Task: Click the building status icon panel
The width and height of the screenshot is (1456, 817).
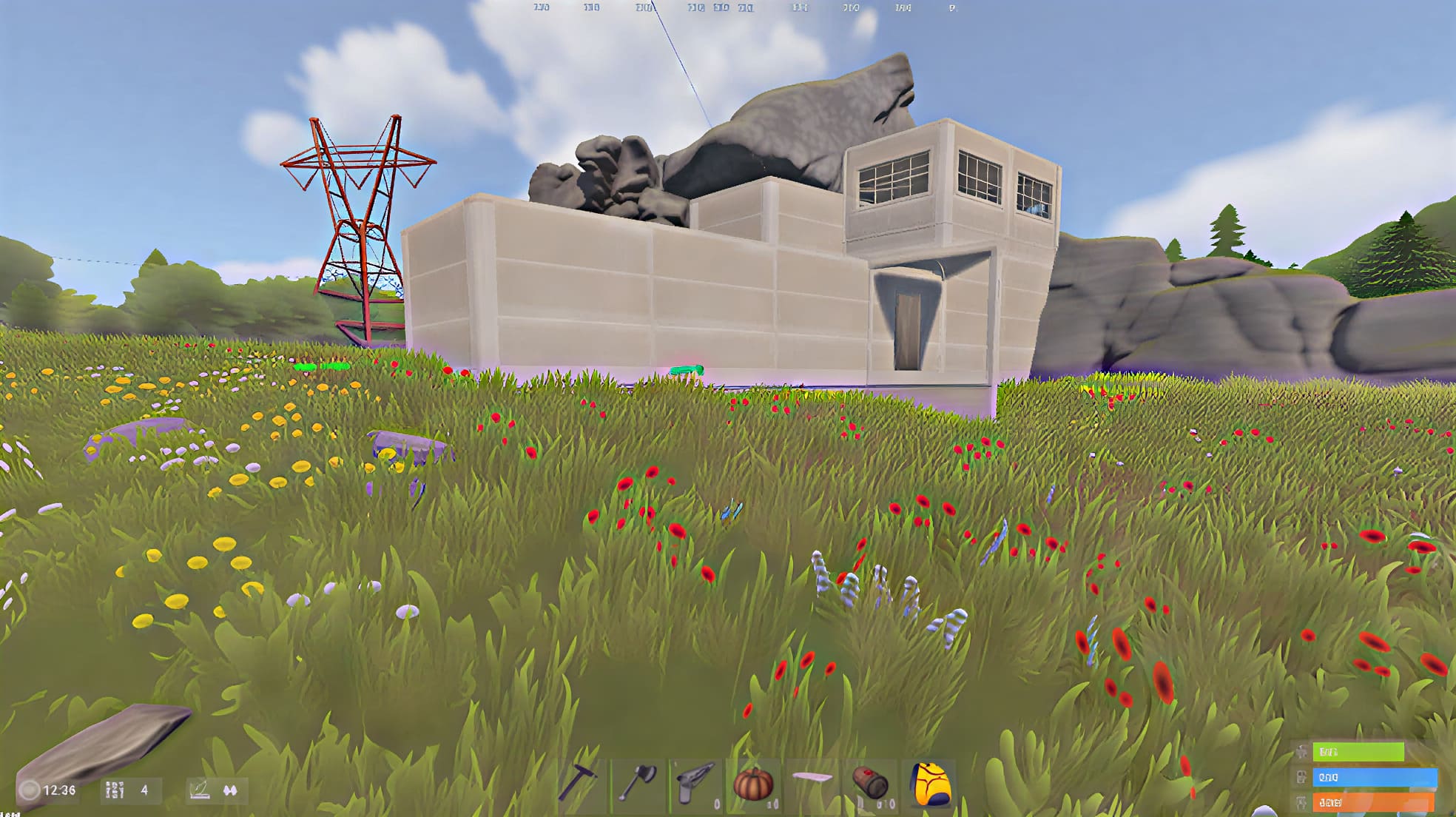Action: [216, 790]
